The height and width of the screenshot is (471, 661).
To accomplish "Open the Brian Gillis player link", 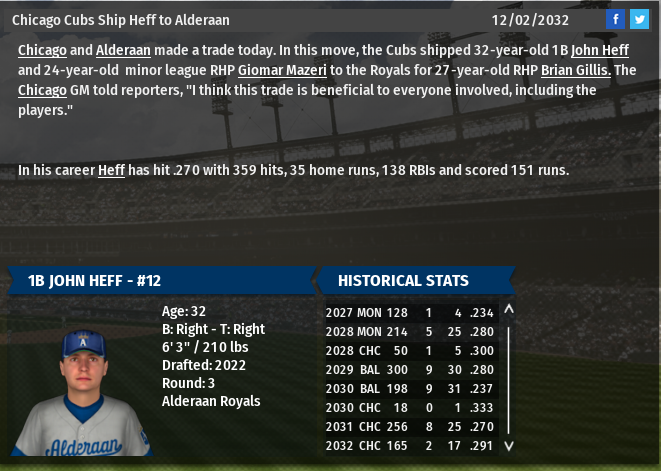I will [576, 70].
